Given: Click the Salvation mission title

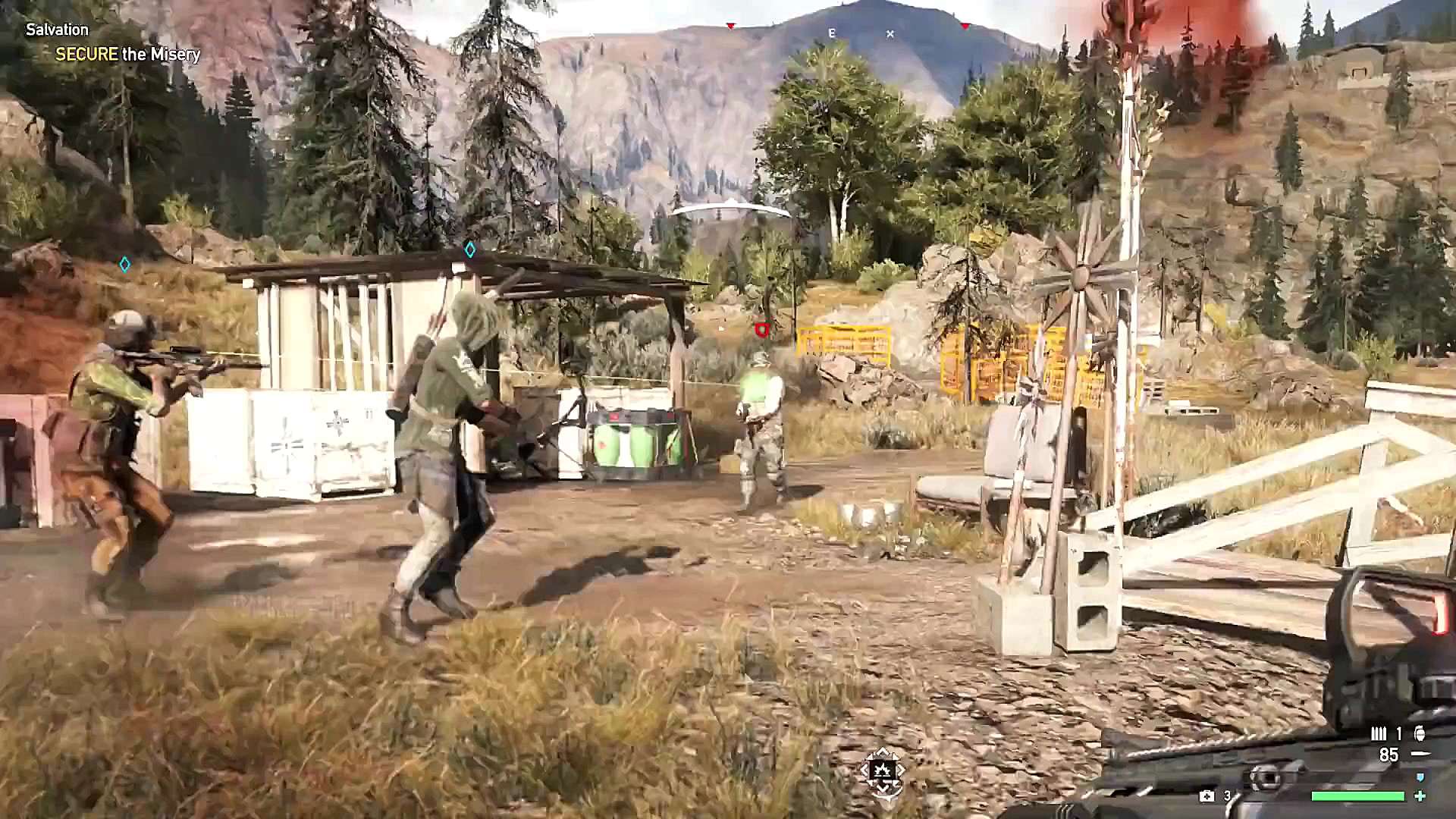Looking at the screenshot, I should pos(57,30).
